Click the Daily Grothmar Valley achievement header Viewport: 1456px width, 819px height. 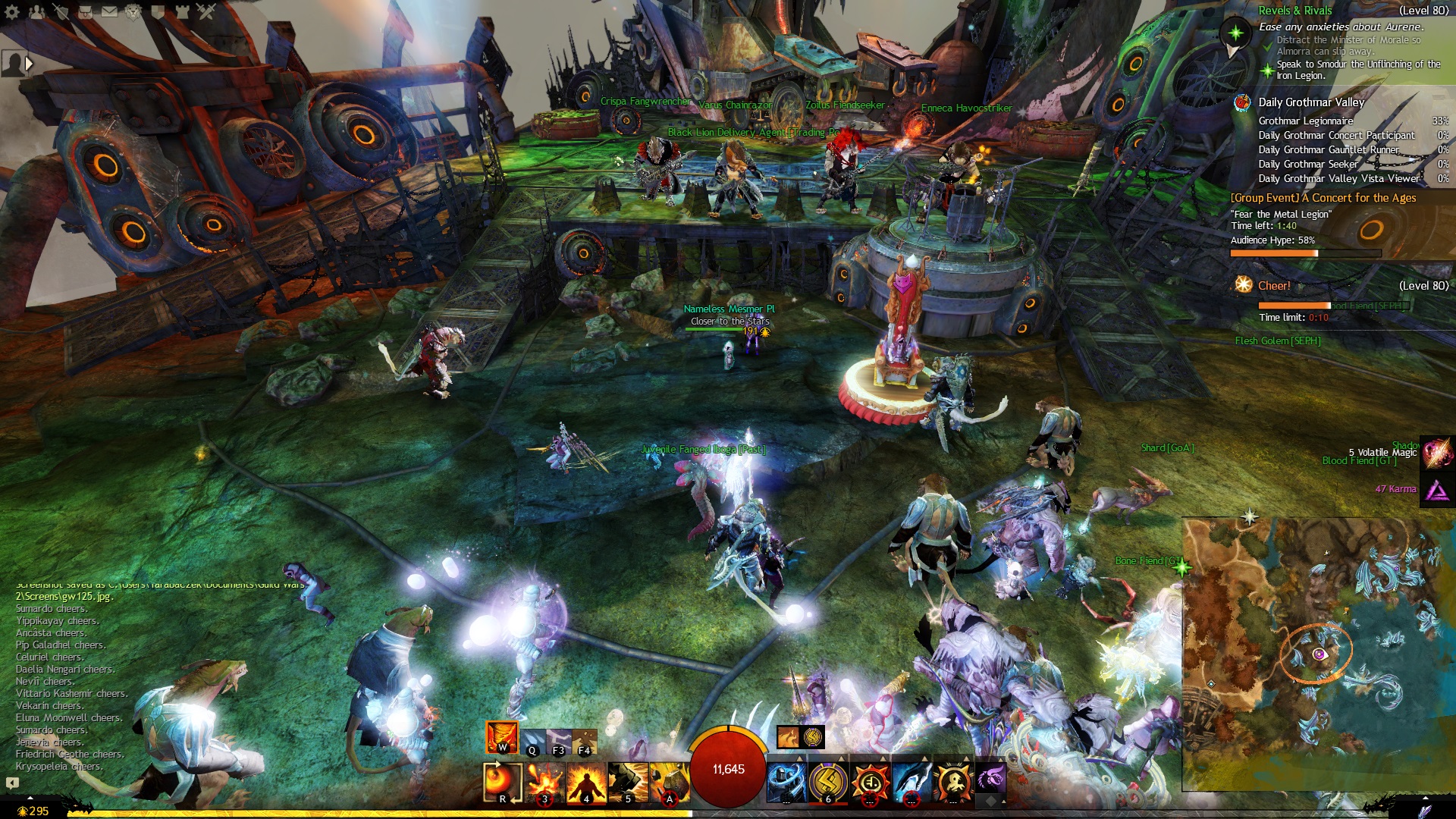(x=1310, y=102)
